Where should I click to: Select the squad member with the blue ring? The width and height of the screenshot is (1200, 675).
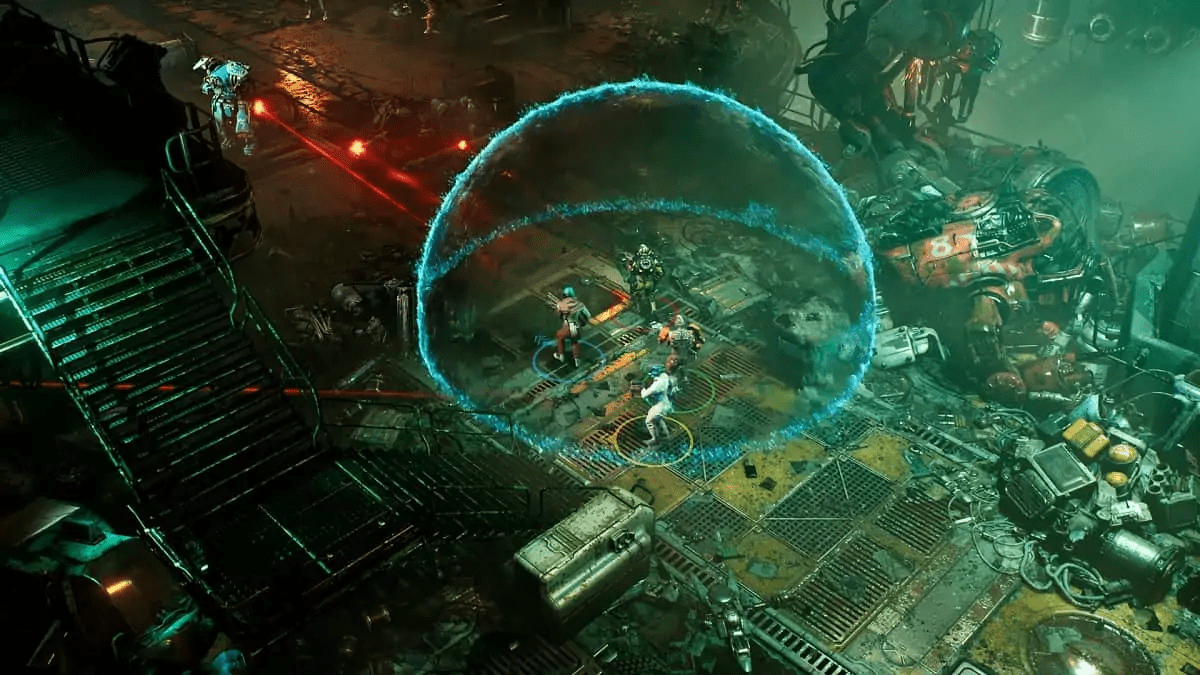click(x=571, y=326)
